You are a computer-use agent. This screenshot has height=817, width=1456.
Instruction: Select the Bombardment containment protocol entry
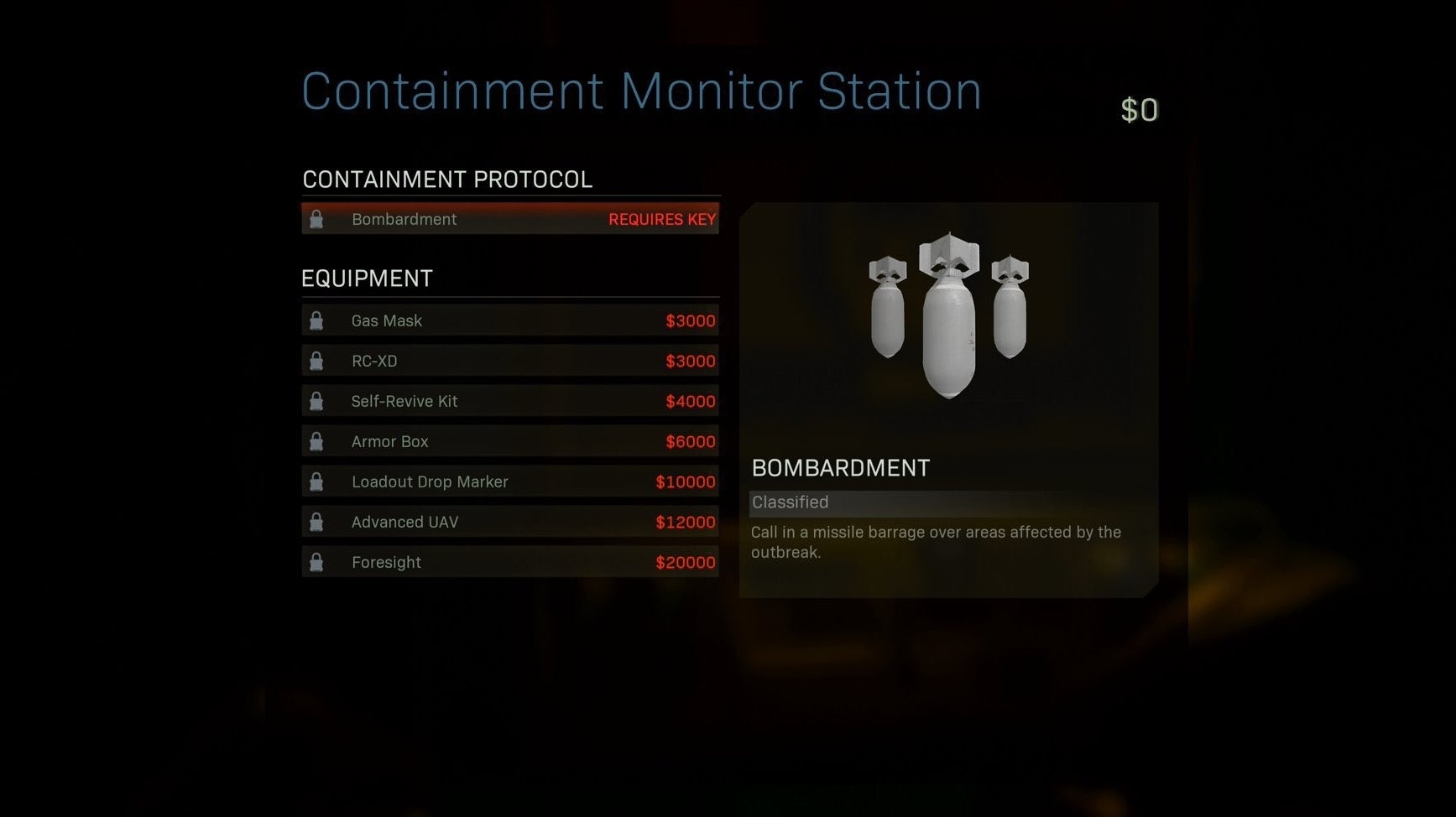(x=509, y=219)
